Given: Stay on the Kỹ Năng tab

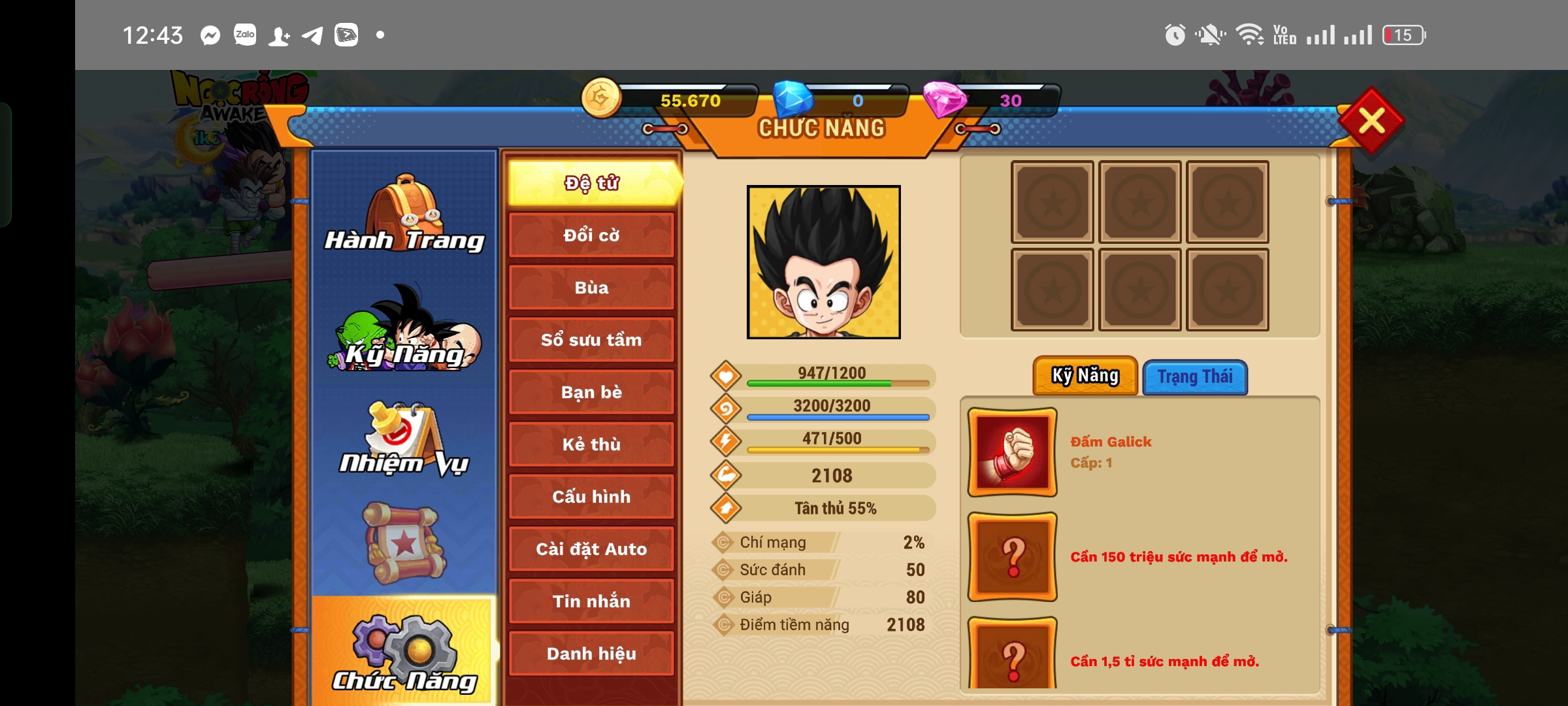Looking at the screenshot, I should [1085, 375].
